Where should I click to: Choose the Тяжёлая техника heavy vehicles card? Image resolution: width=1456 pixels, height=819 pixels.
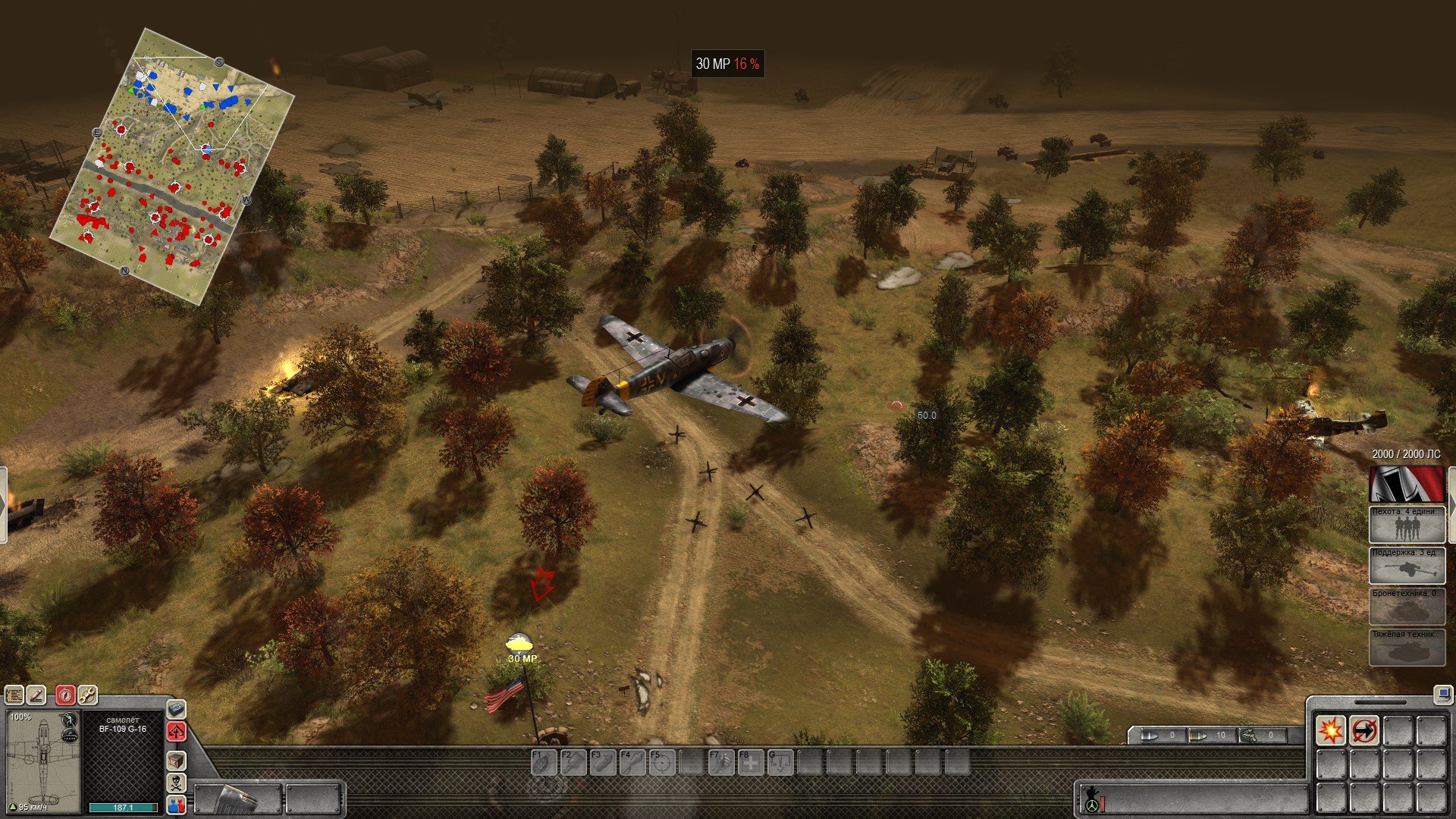click(x=1406, y=647)
